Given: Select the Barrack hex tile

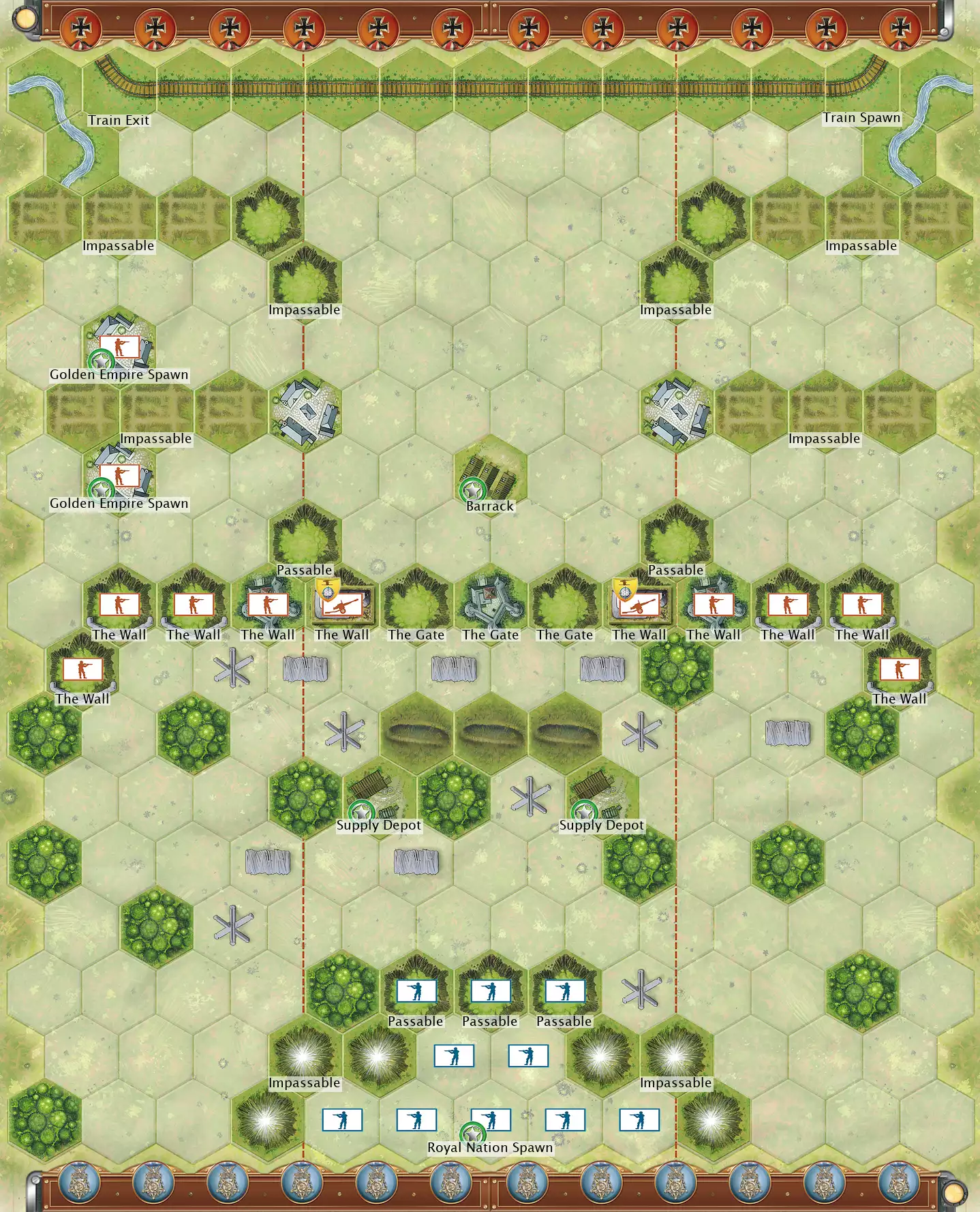Looking at the screenshot, I should click(x=490, y=476).
